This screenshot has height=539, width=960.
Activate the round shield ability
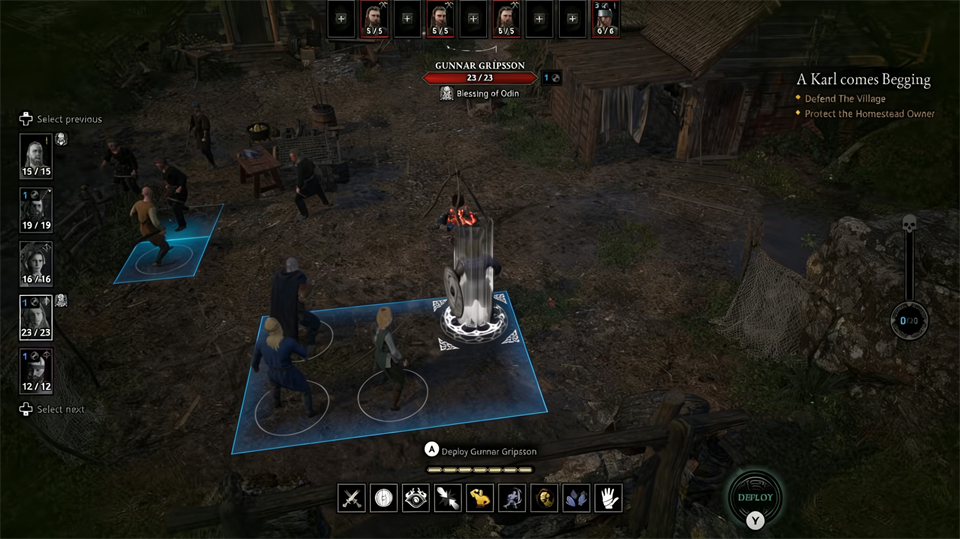384,498
